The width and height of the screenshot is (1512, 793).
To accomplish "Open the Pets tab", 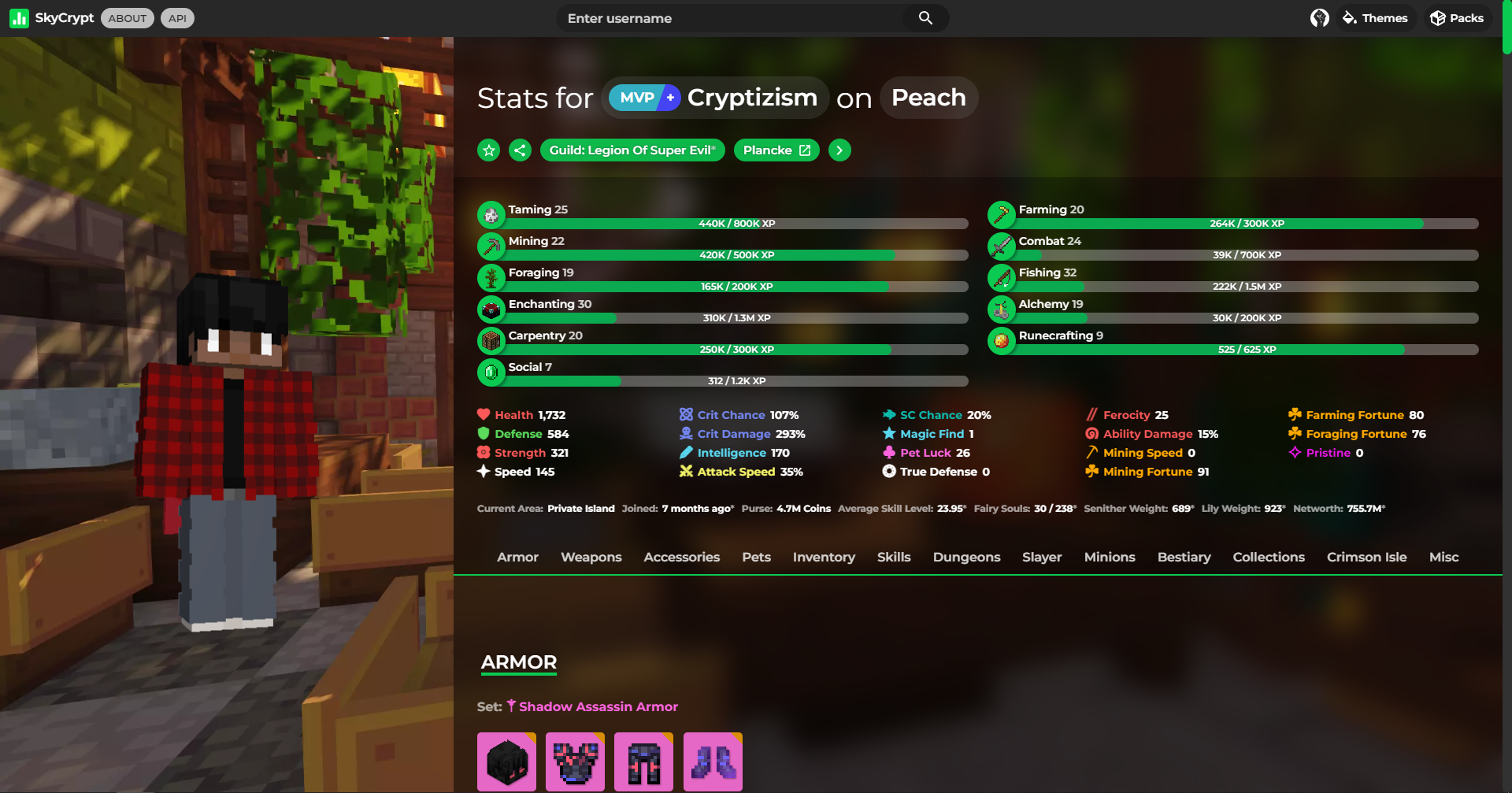I will (x=755, y=557).
